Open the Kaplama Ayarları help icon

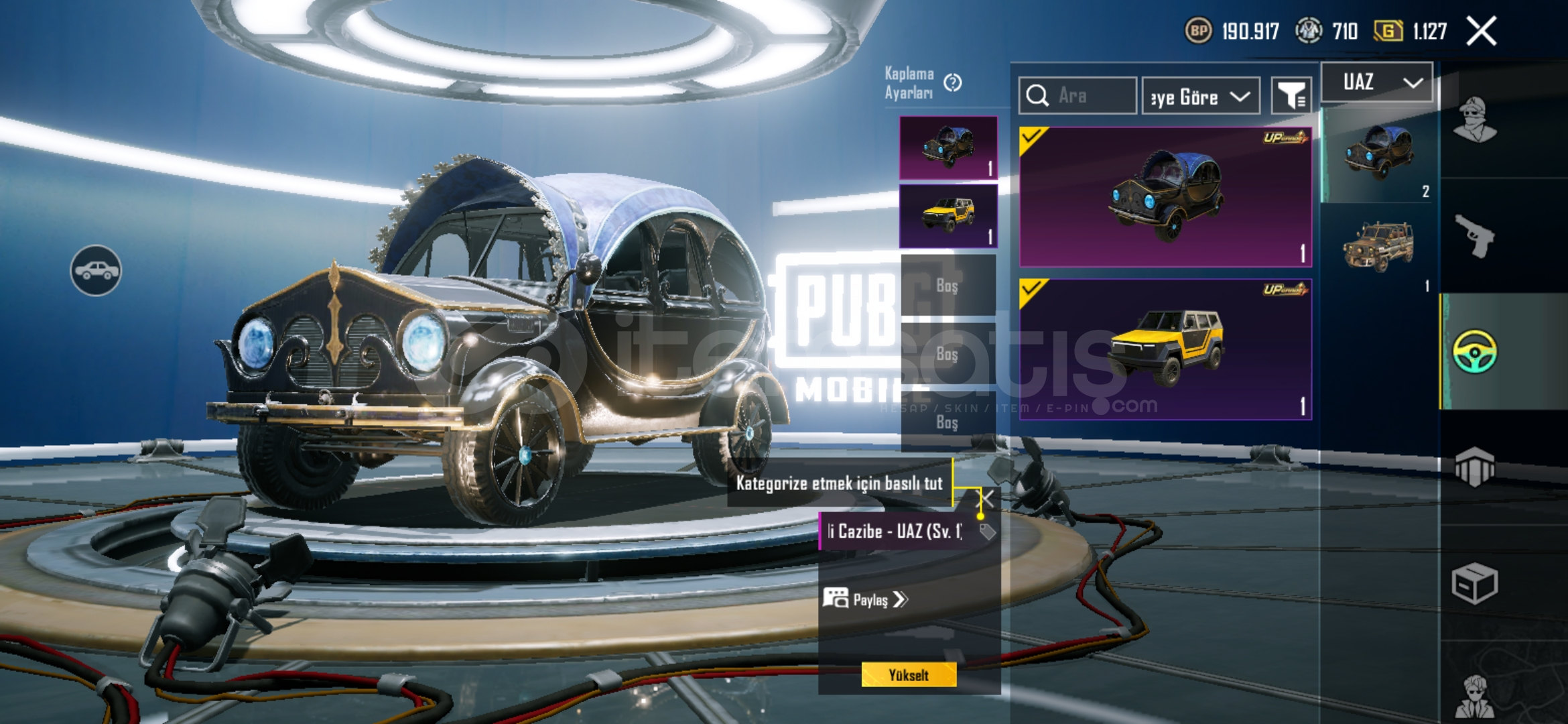(x=952, y=83)
